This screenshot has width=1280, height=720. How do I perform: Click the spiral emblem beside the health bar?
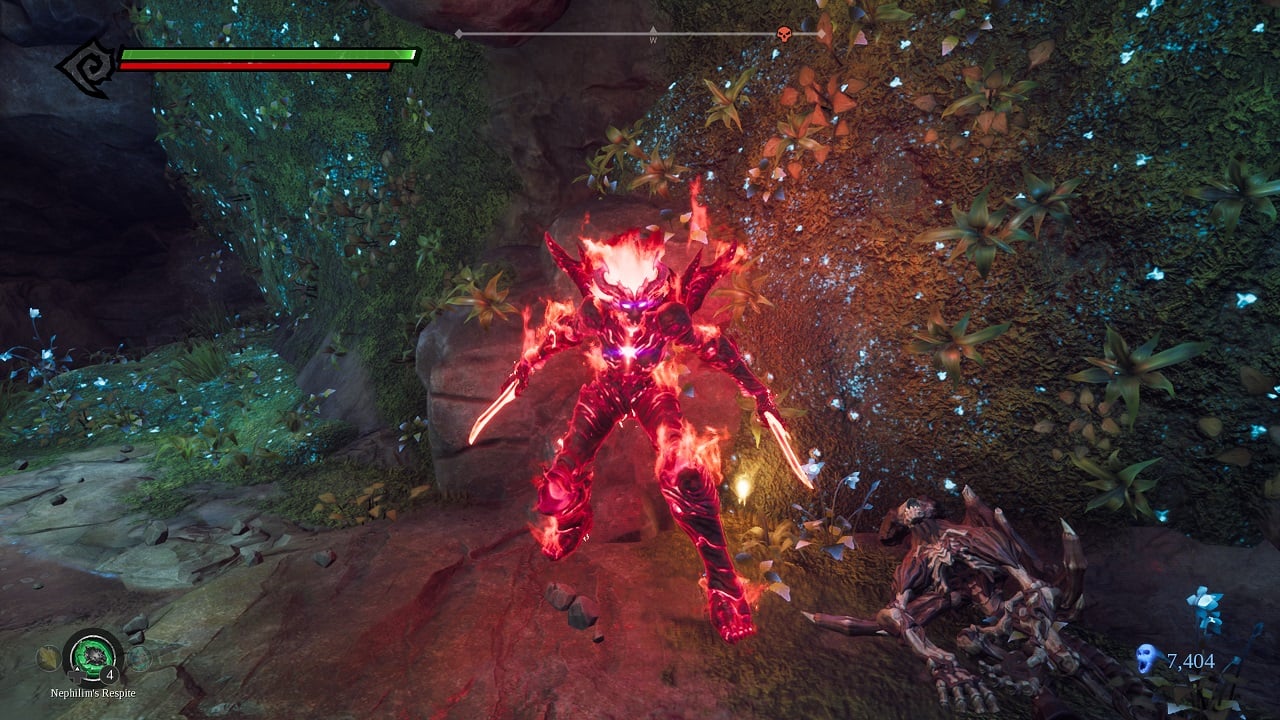click(88, 67)
